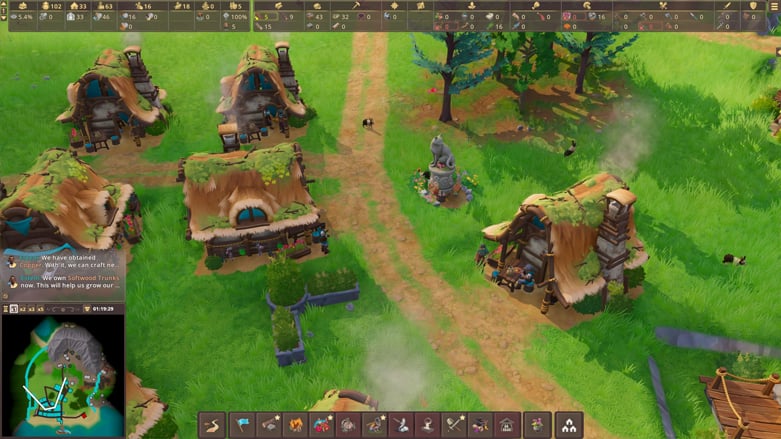Open the blue flag build category

tap(242, 425)
